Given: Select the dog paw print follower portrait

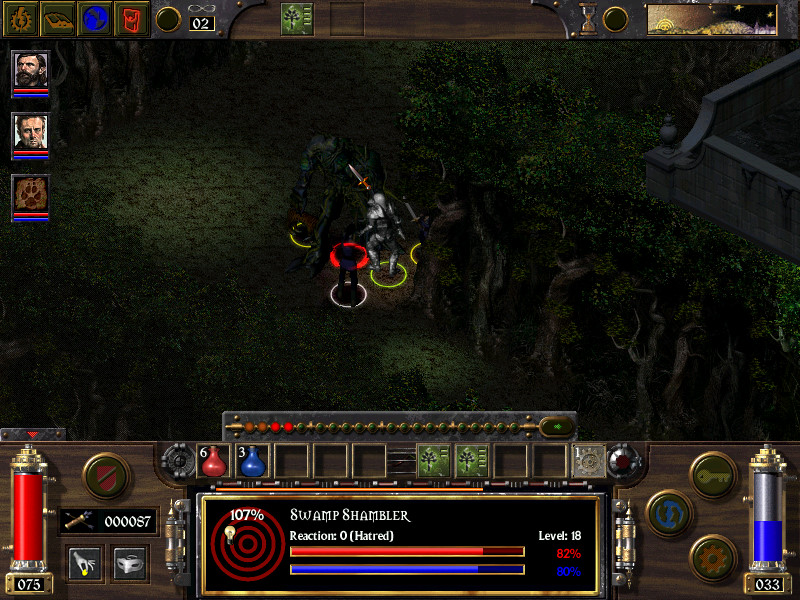Looking at the screenshot, I should point(31,193).
